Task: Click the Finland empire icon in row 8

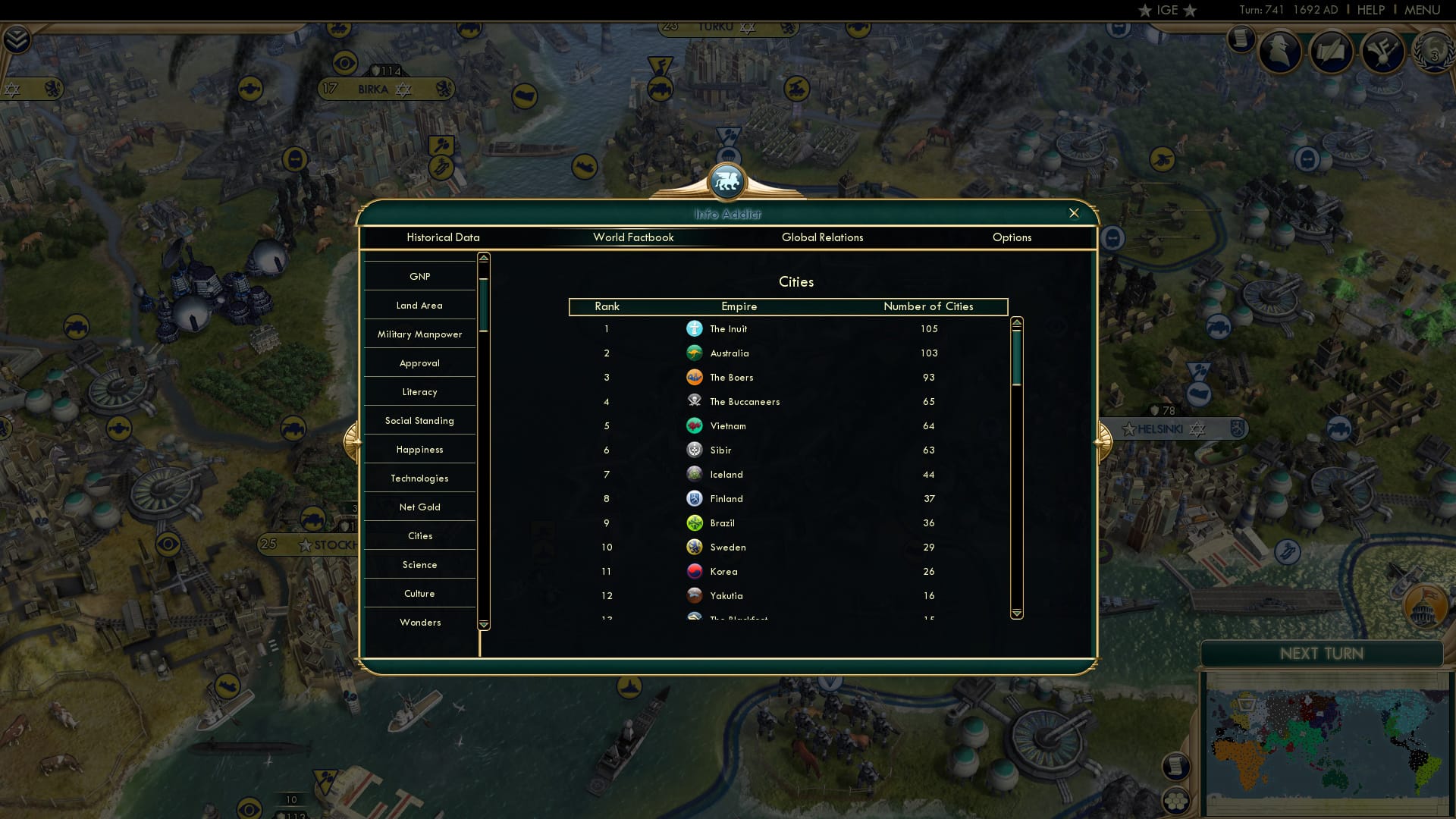Action: point(695,498)
